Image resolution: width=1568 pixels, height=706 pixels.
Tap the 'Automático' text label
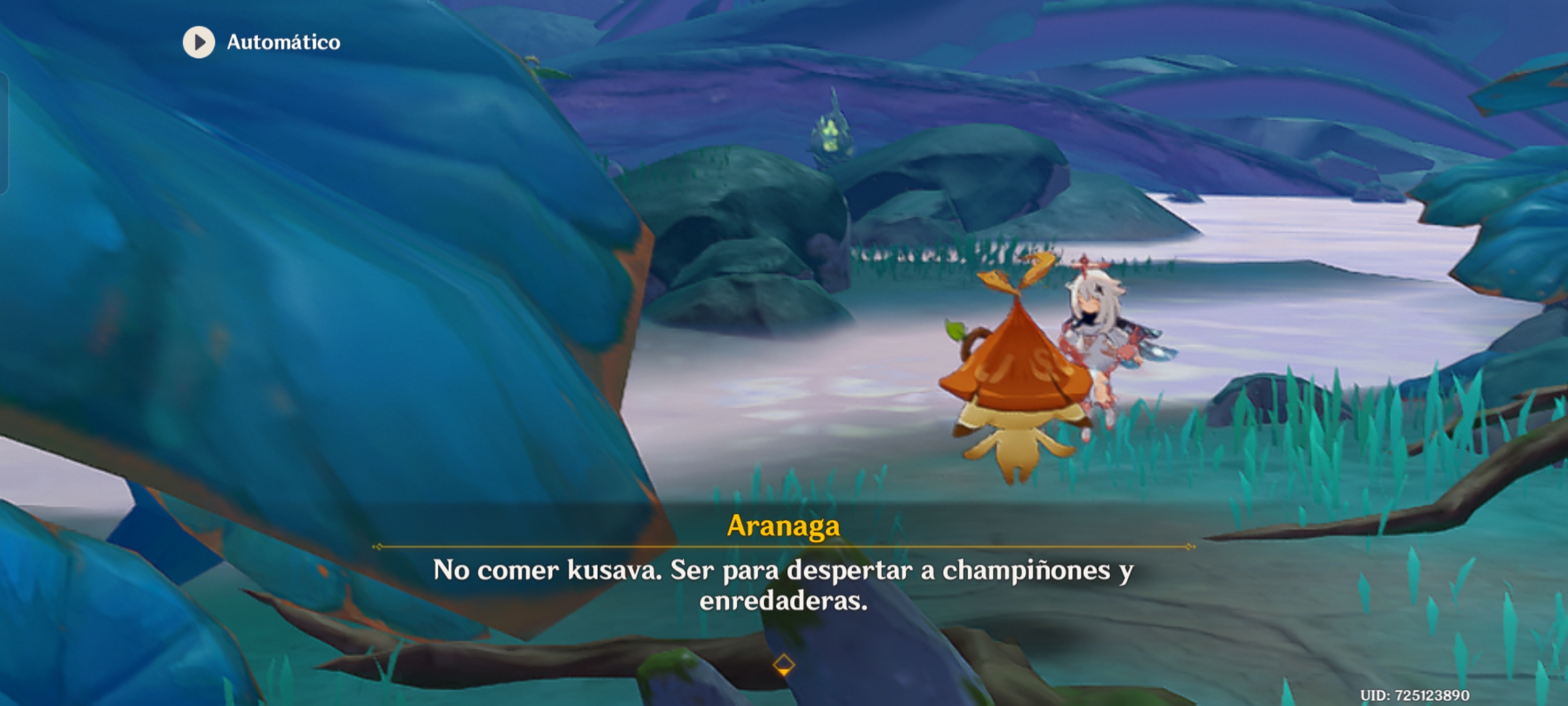pyautogui.click(x=283, y=43)
